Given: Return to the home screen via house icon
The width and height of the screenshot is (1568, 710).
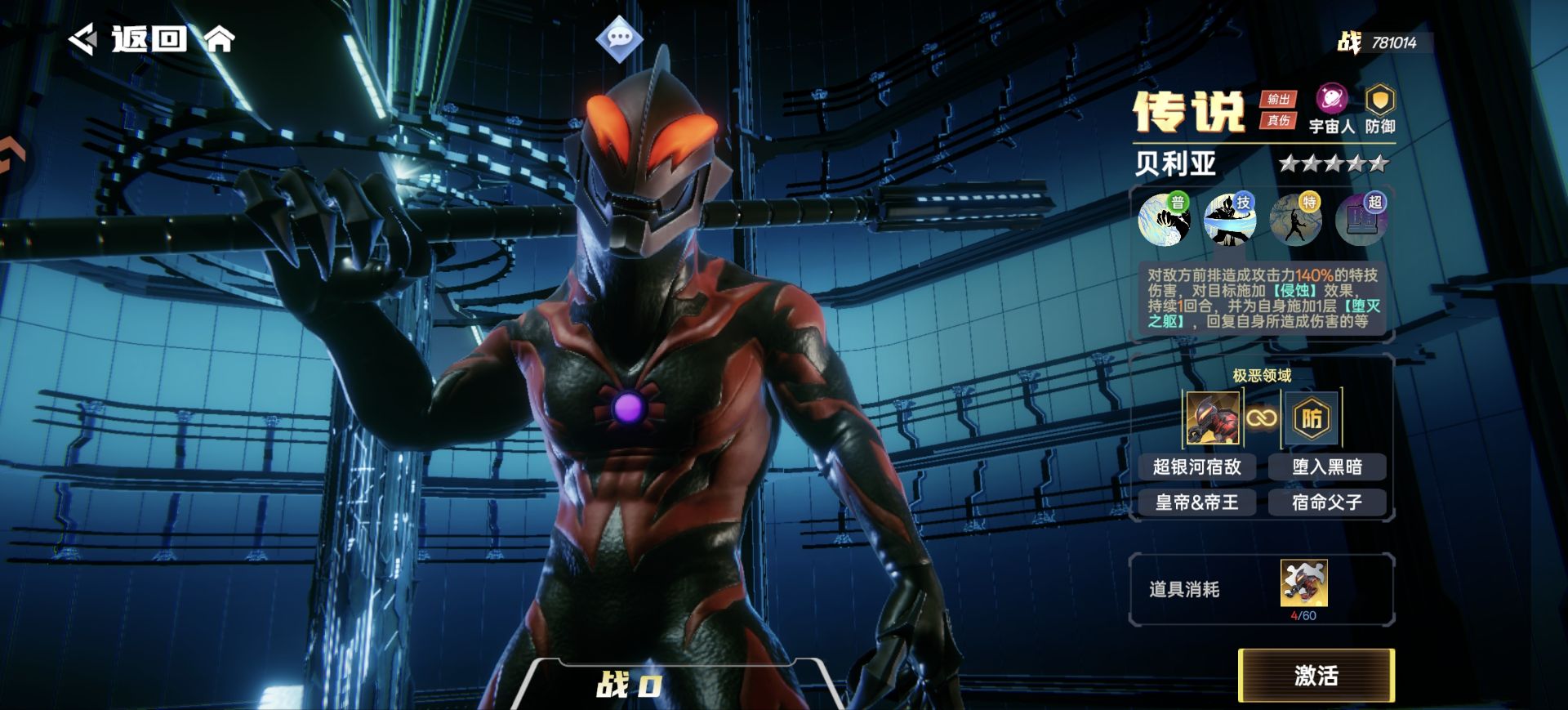Looking at the screenshot, I should 219,38.
